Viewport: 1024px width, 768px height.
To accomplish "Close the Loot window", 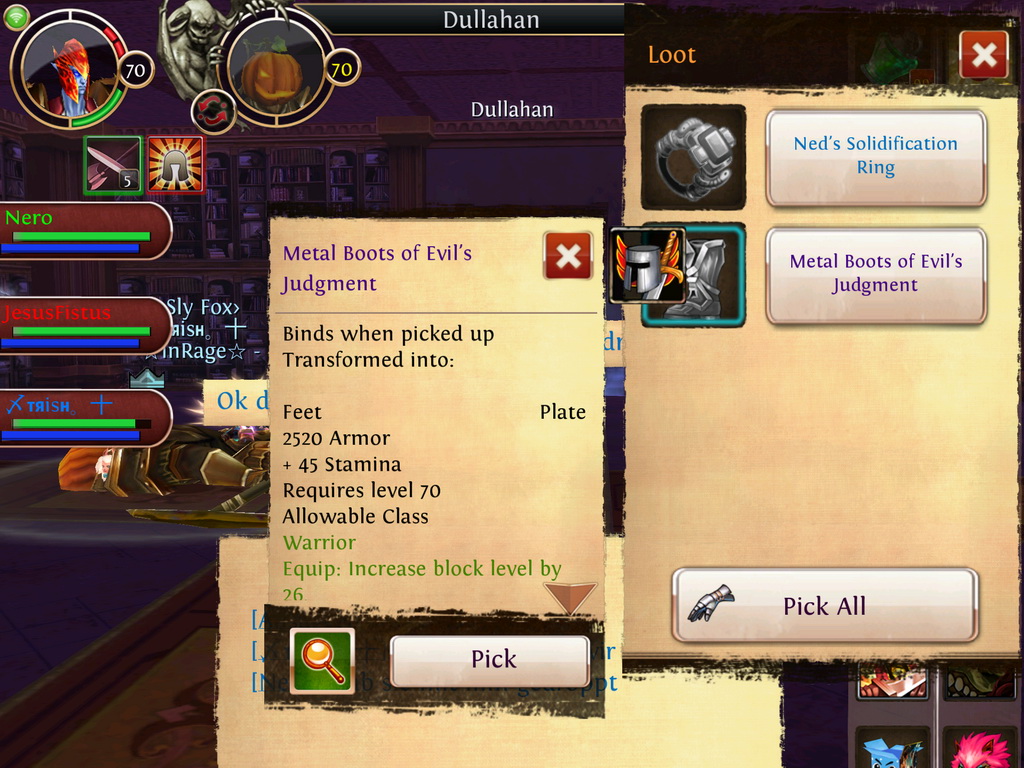I will point(983,55).
